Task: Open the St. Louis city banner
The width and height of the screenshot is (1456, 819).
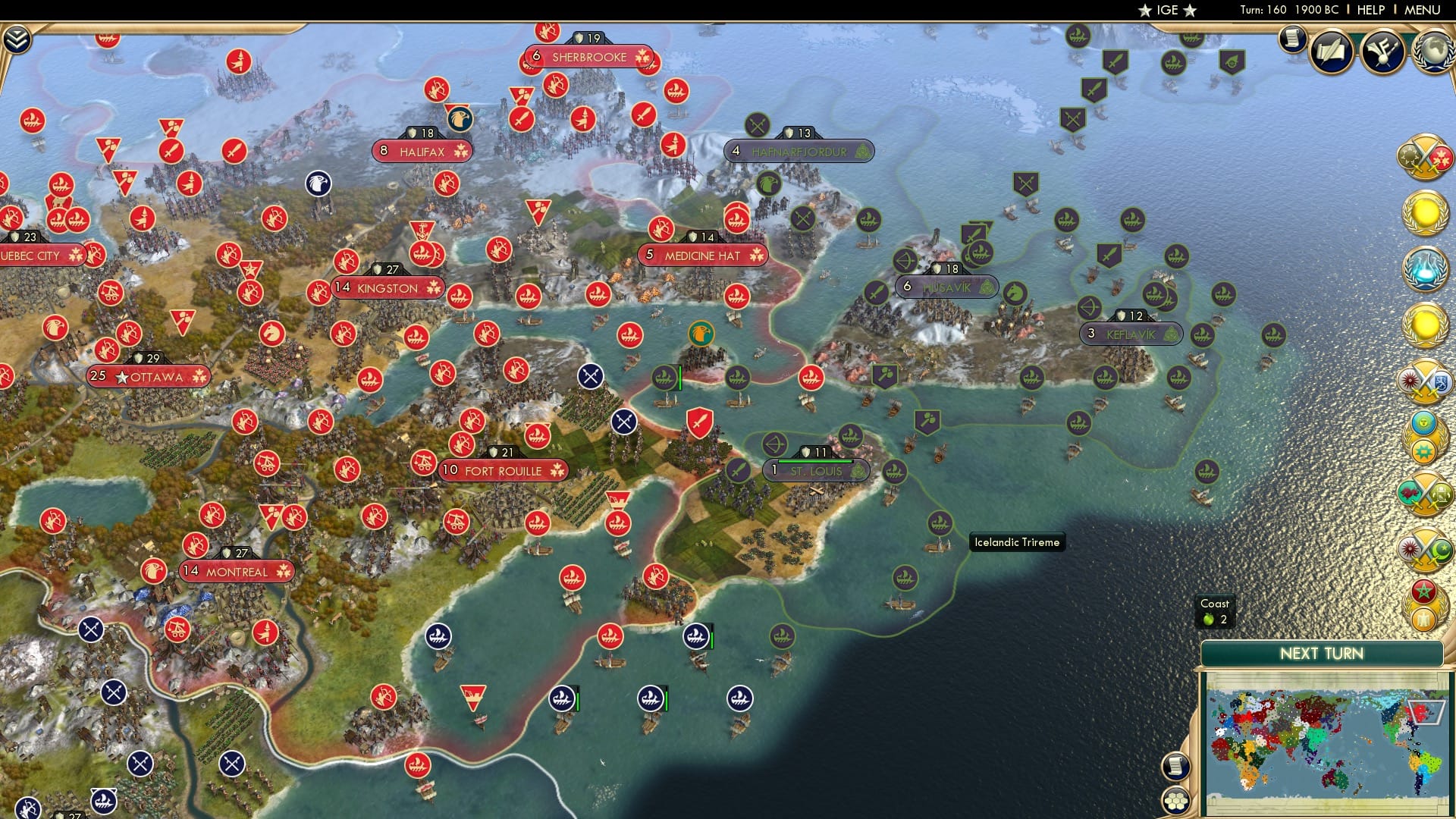Action: 815,470
